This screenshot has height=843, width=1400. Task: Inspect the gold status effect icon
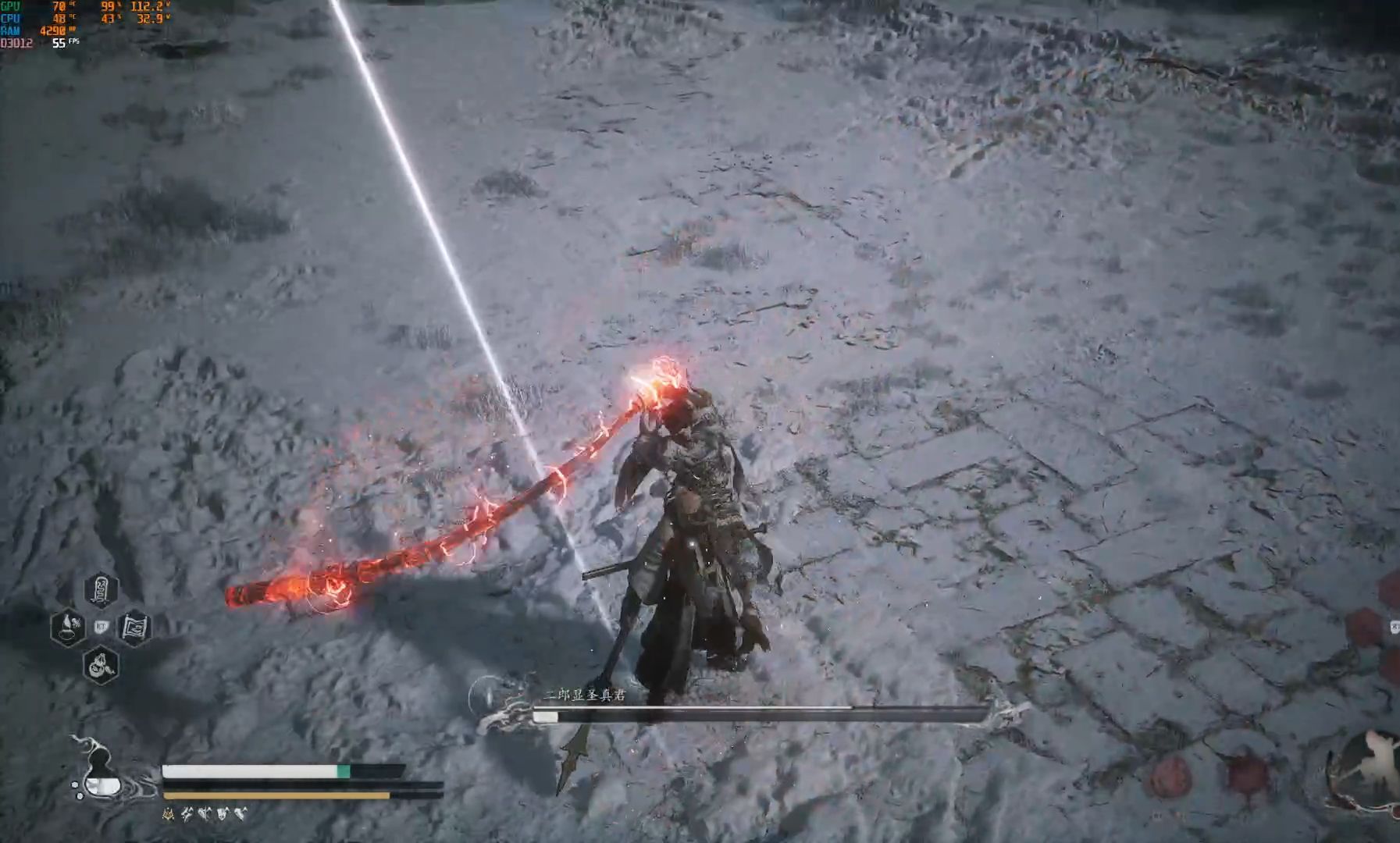pos(168,814)
